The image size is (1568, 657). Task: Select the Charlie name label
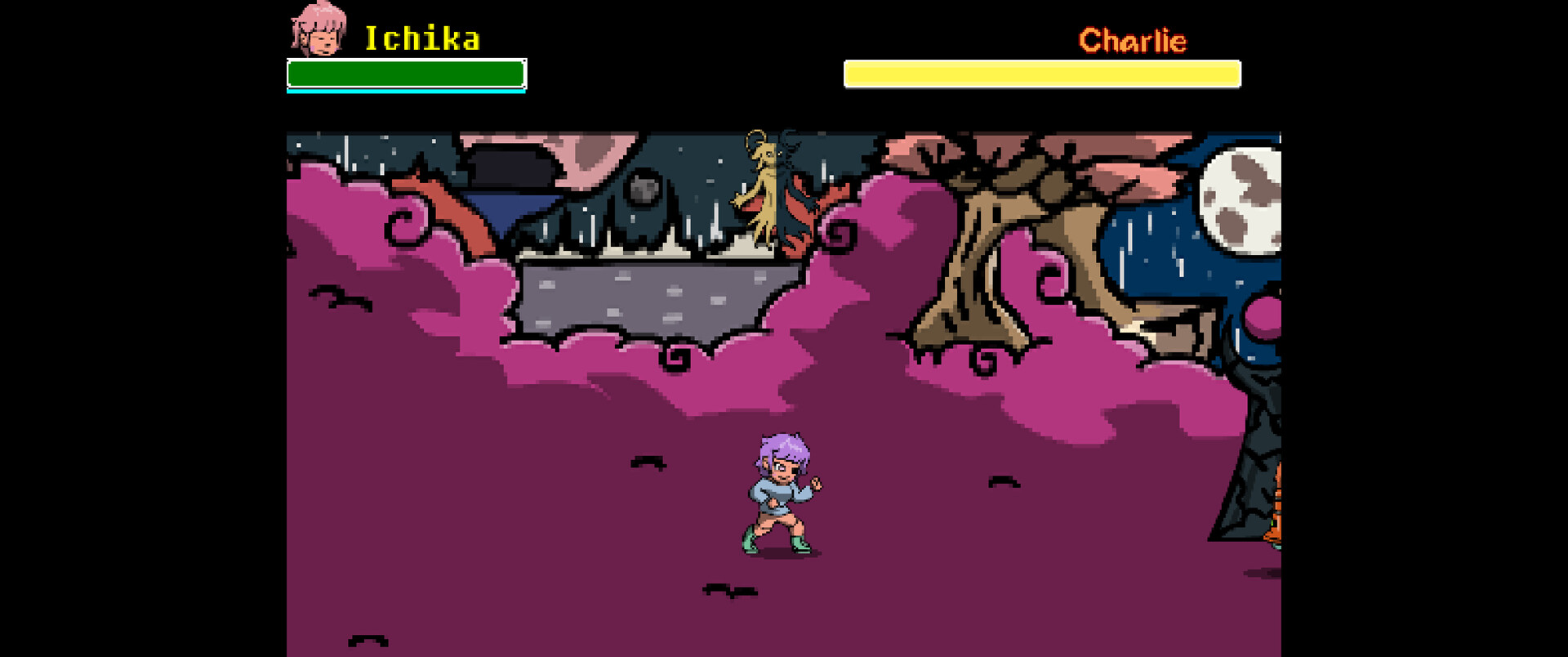[x=1134, y=39]
